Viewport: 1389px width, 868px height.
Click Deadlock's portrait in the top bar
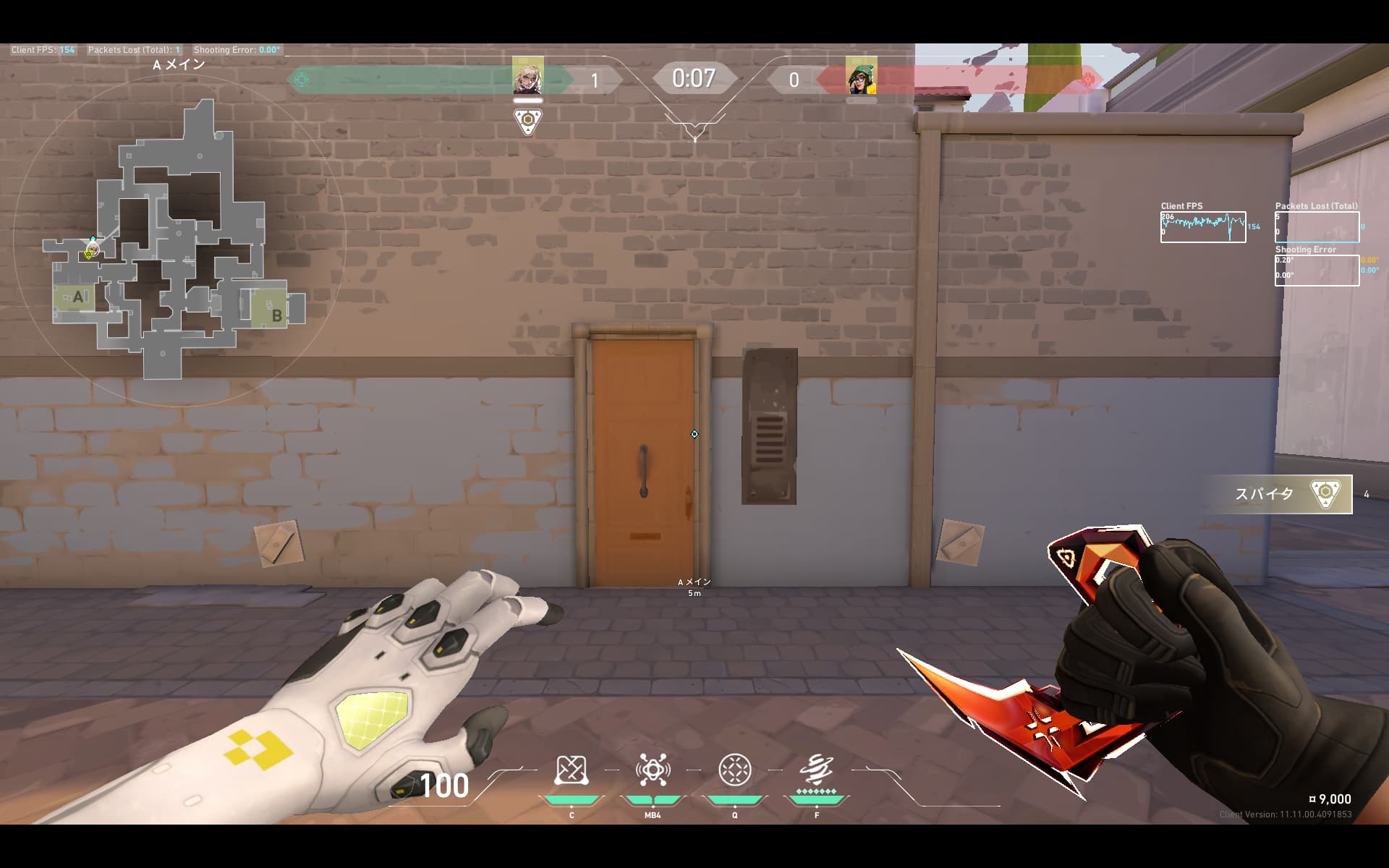528,76
